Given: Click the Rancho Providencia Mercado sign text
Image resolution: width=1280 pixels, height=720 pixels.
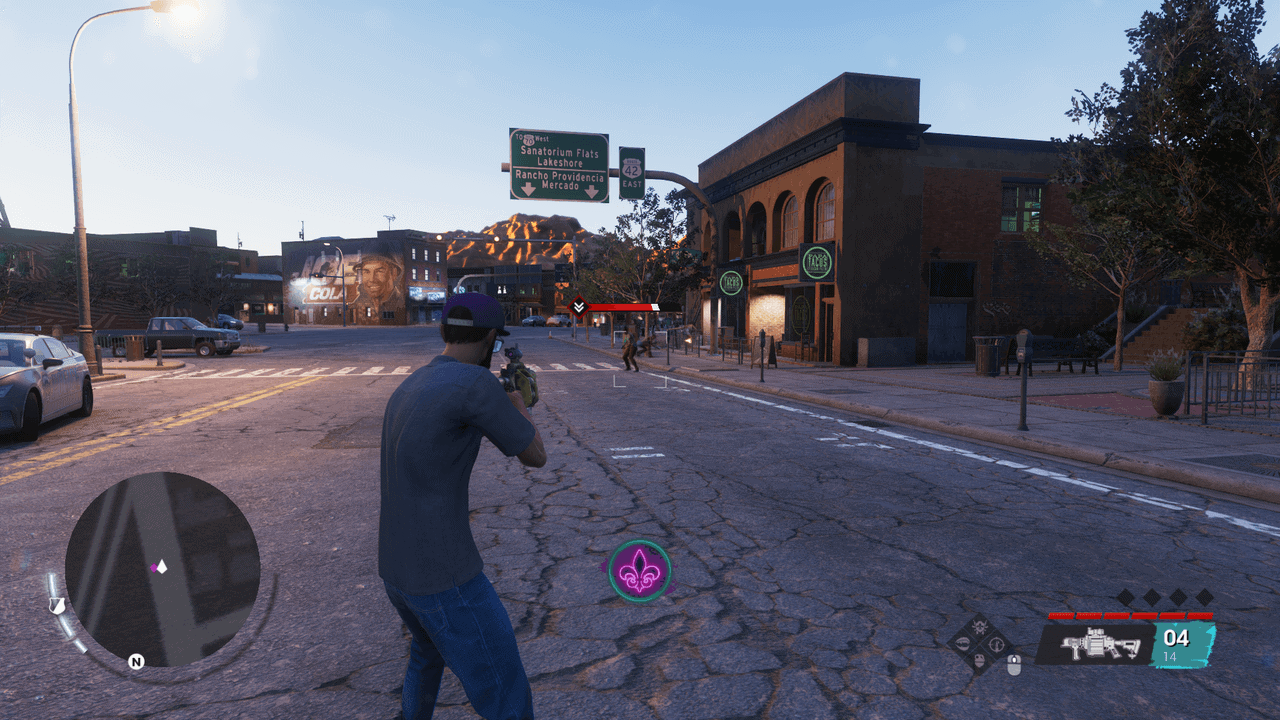Looking at the screenshot, I should point(560,179).
